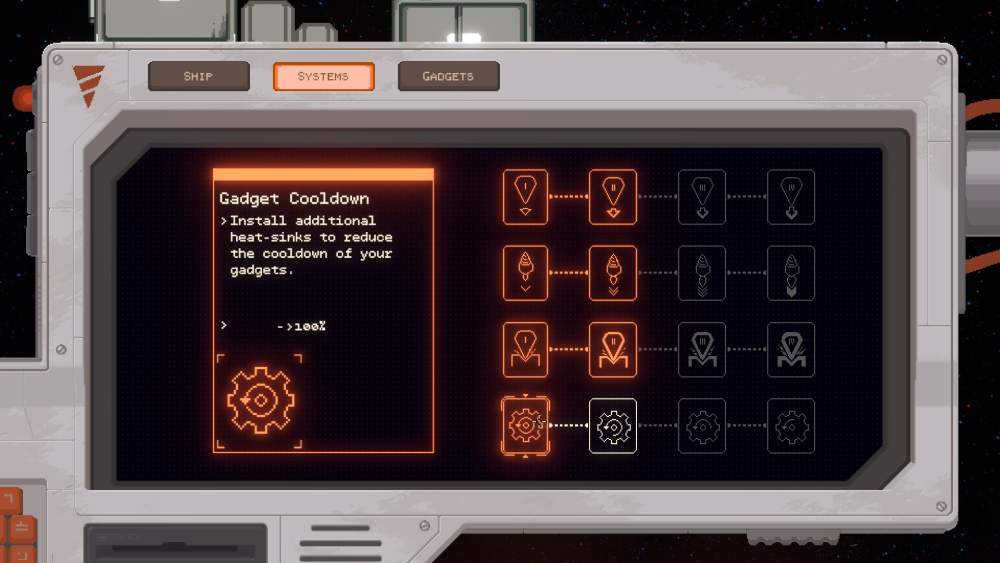
Task: Select the first drill upgrade node
Action: (x=525, y=273)
